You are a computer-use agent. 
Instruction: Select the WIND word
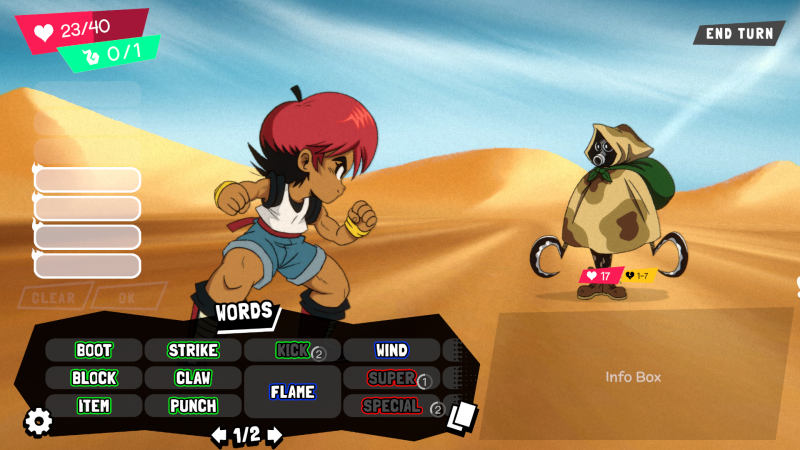click(391, 351)
